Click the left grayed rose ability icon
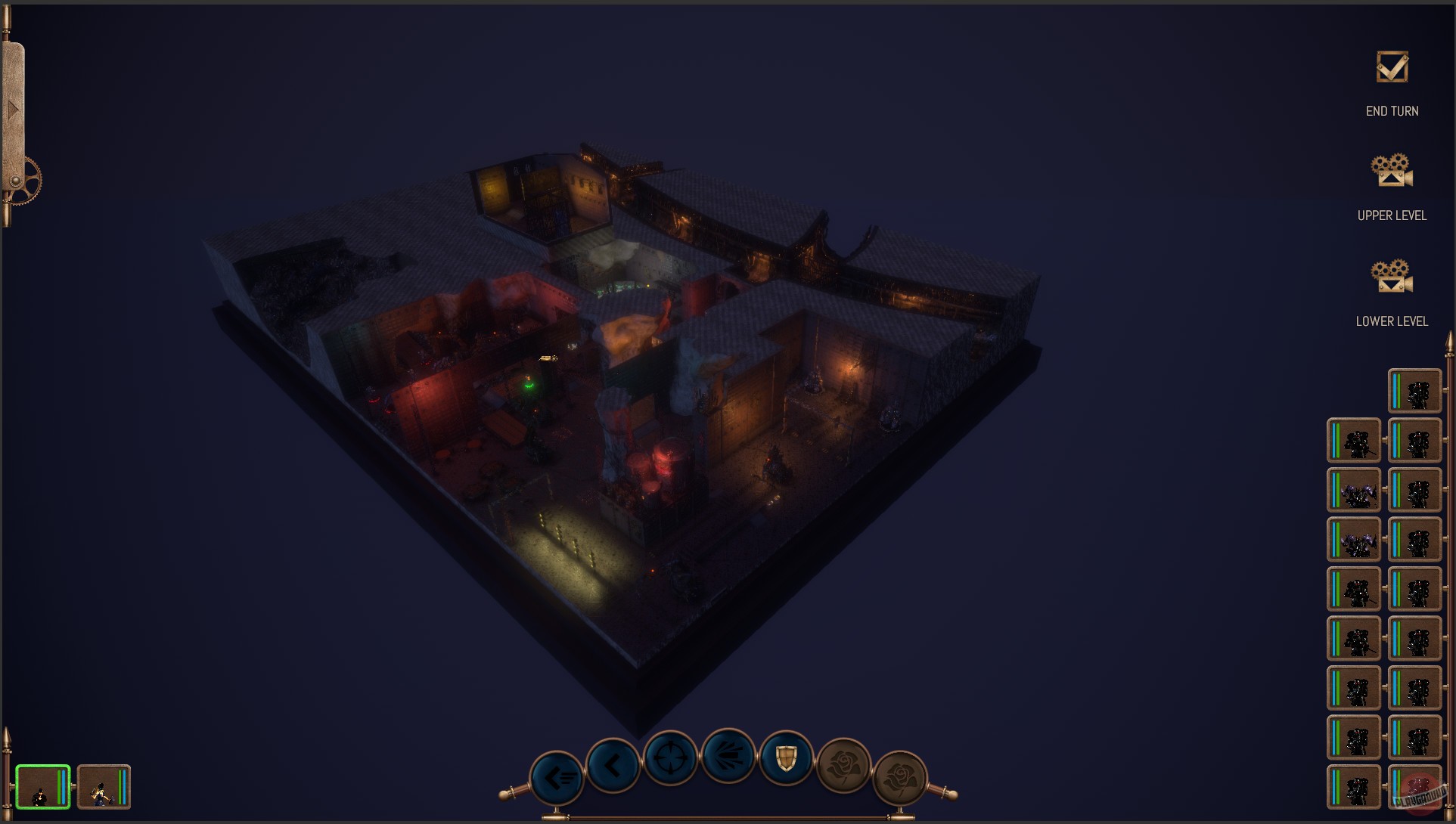This screenshot has height=824, width=1456. [x=845, y=765]
